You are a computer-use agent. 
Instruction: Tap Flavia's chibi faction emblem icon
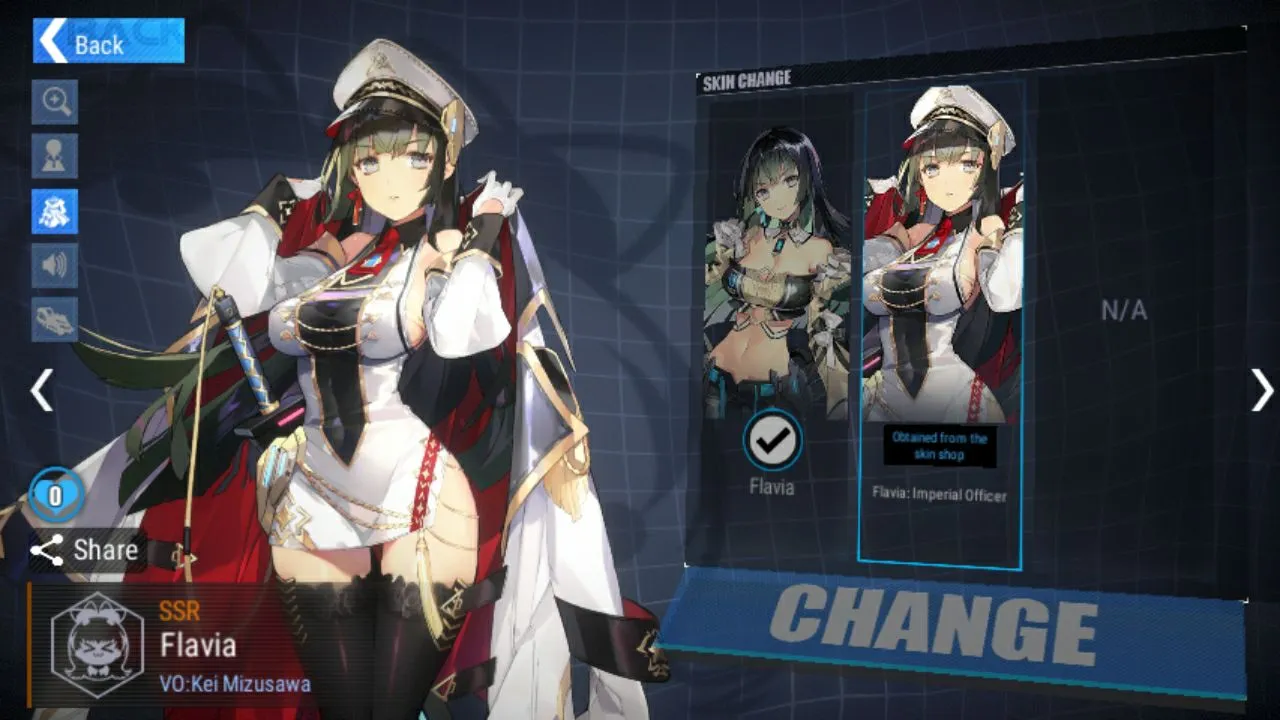[97, 645]
